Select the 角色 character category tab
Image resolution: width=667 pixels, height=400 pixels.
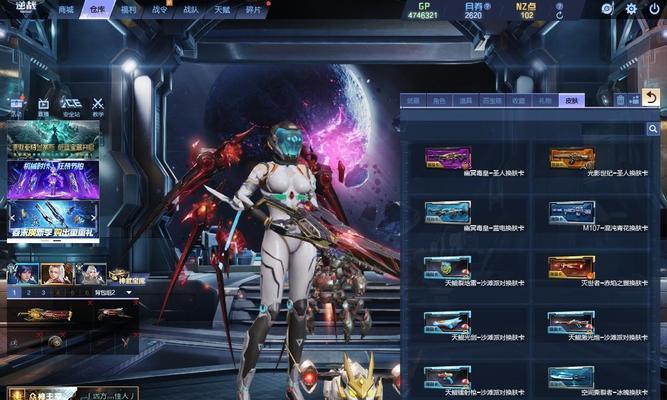439,100
